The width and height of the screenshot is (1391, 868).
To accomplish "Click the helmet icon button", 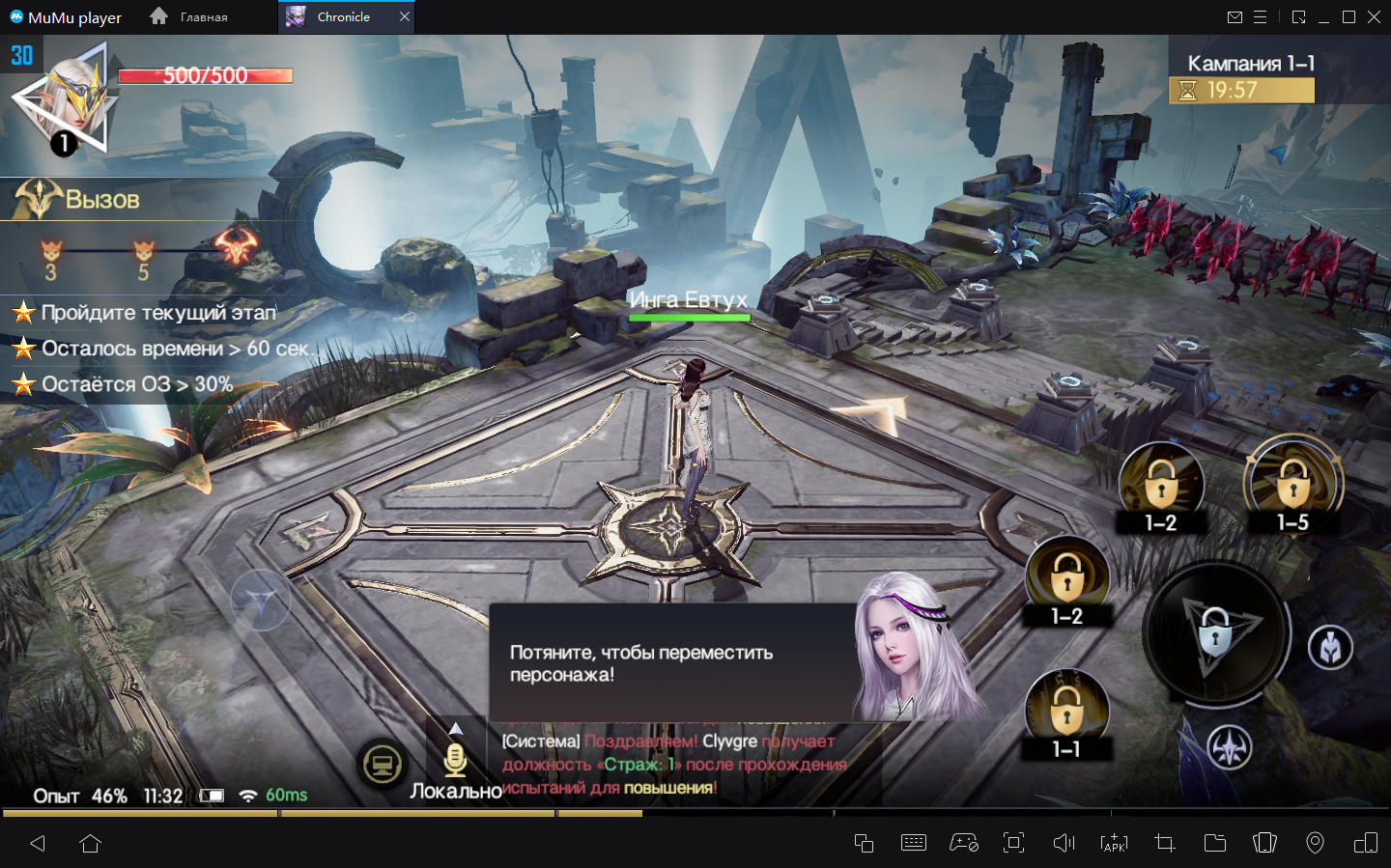I will click(1330, 648).
